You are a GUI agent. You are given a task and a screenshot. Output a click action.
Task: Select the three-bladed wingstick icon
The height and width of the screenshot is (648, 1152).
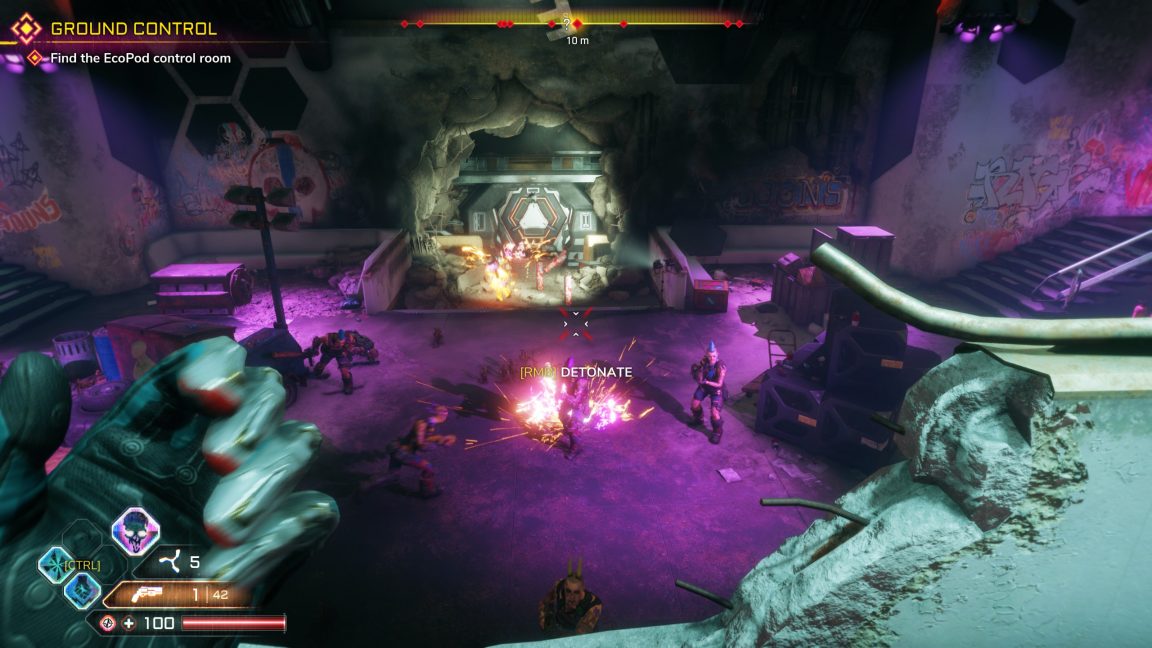[x=173, y=562]
